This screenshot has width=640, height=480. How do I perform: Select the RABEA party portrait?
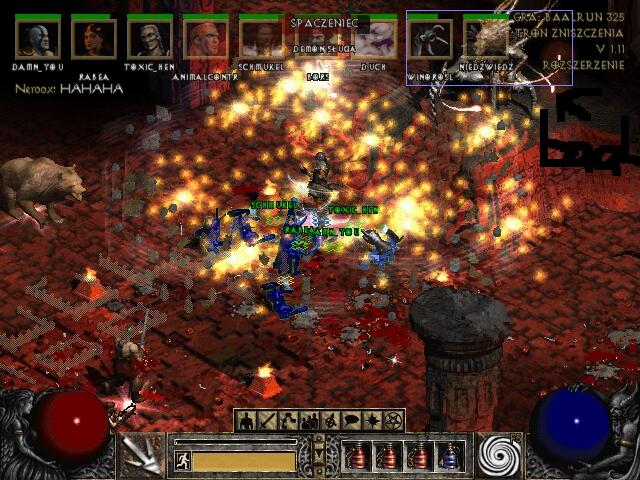click(93, 38)
